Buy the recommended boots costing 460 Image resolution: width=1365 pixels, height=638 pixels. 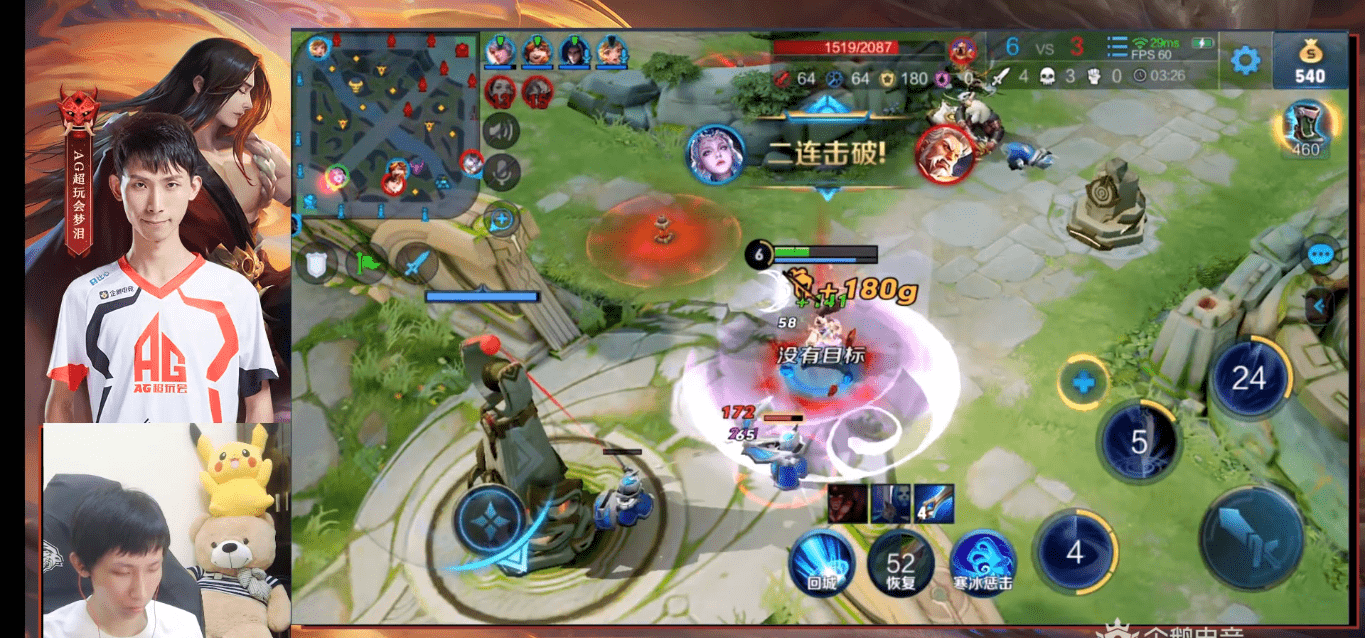(1306, 129)
